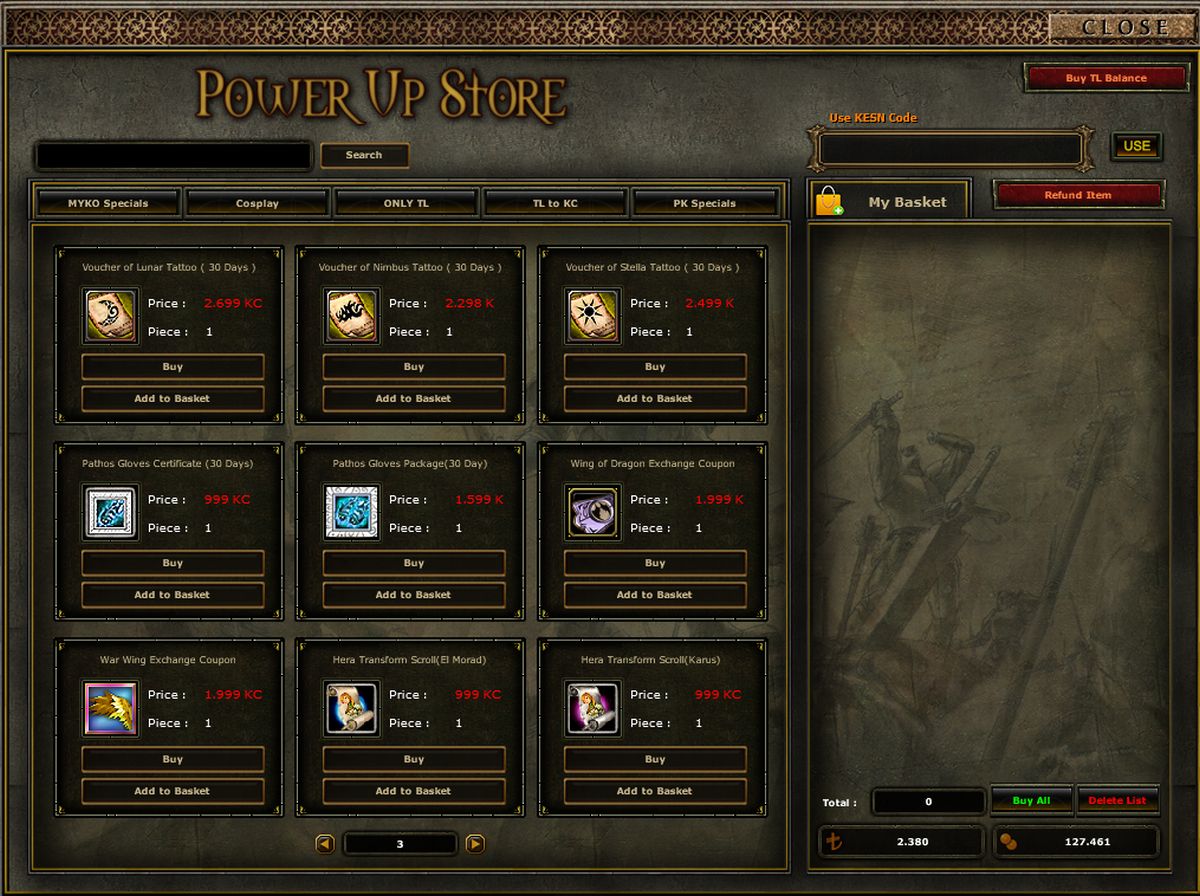Focus the item search text box

pos(174,156)
